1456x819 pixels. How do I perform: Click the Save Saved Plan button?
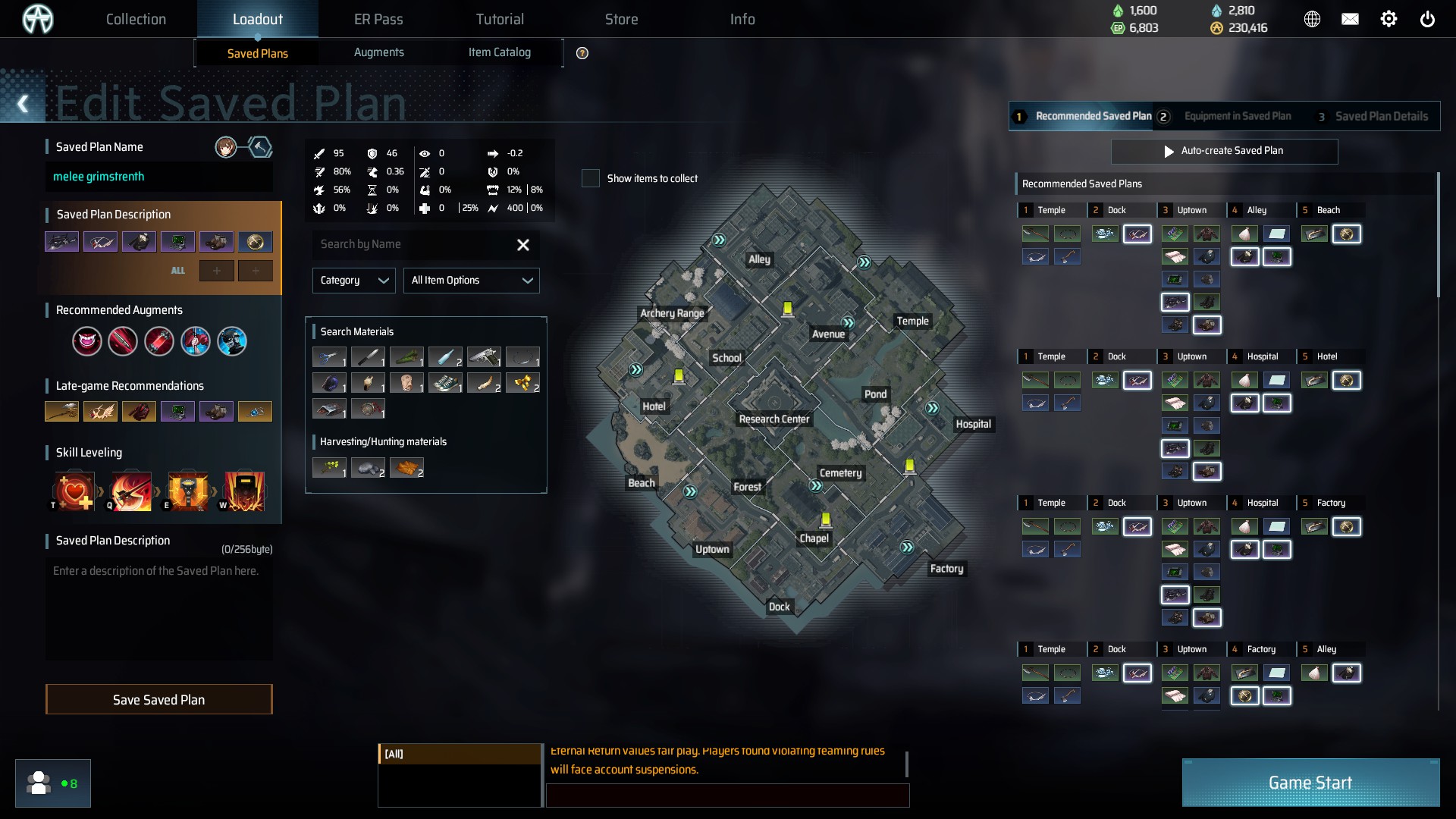(158, 699)
